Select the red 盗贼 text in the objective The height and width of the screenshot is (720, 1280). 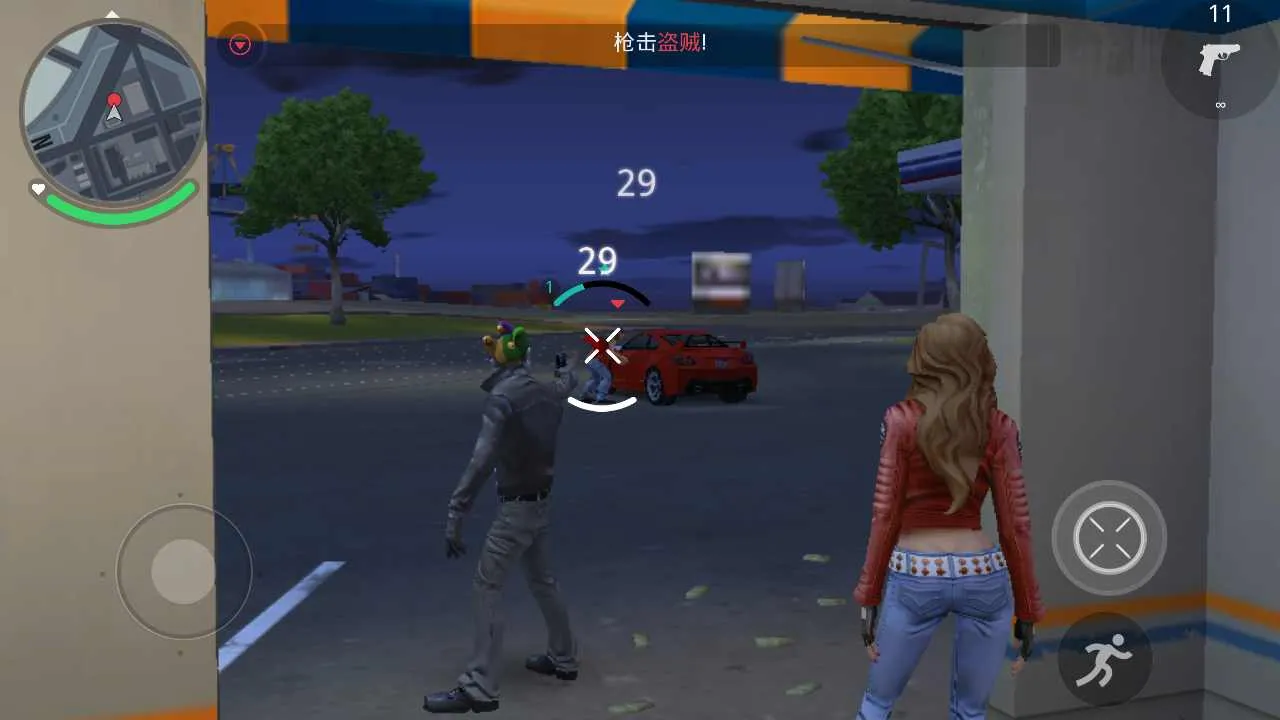pos(677,44)
